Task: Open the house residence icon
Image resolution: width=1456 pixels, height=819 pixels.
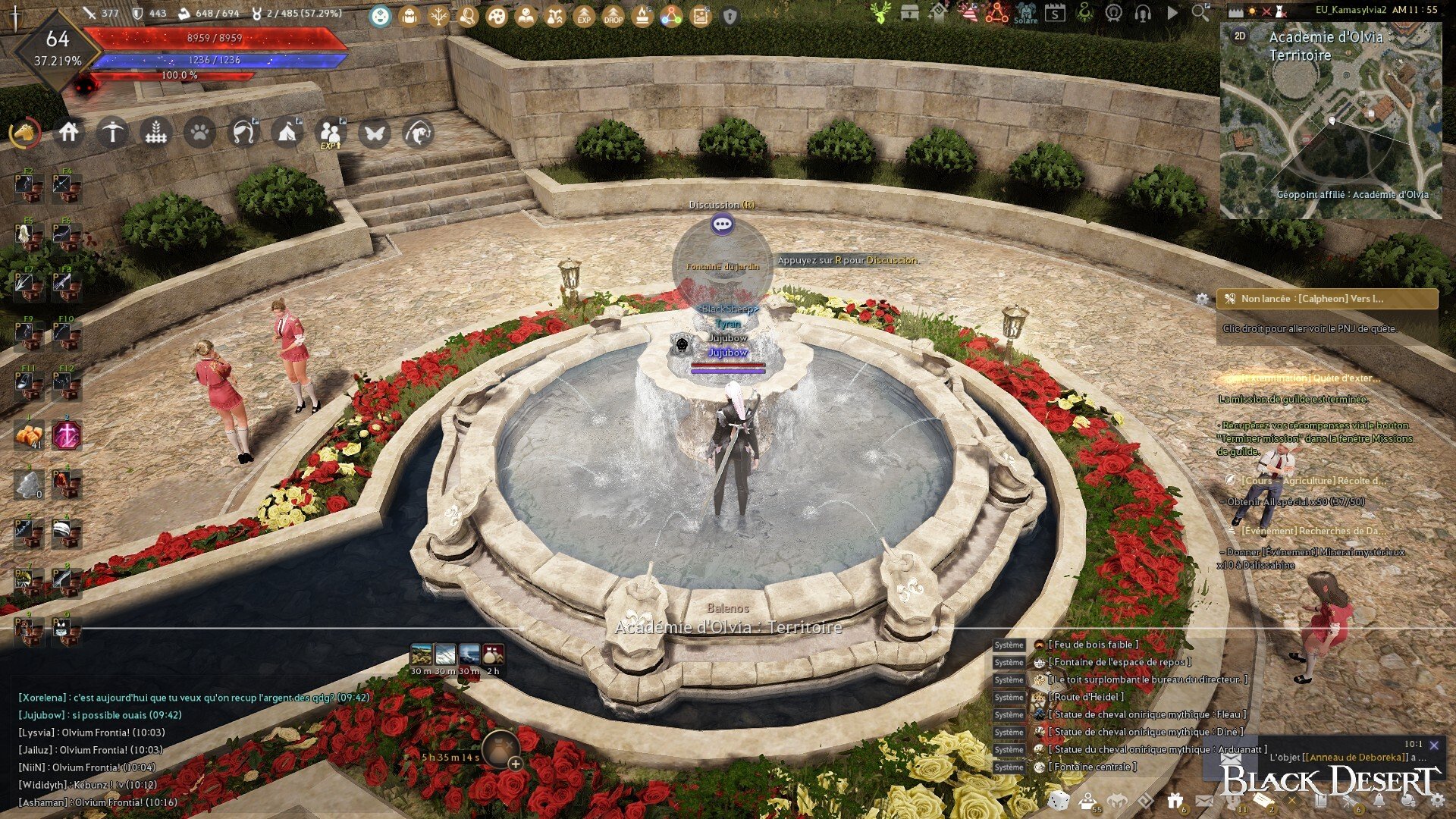Action: tap(69, 133)
